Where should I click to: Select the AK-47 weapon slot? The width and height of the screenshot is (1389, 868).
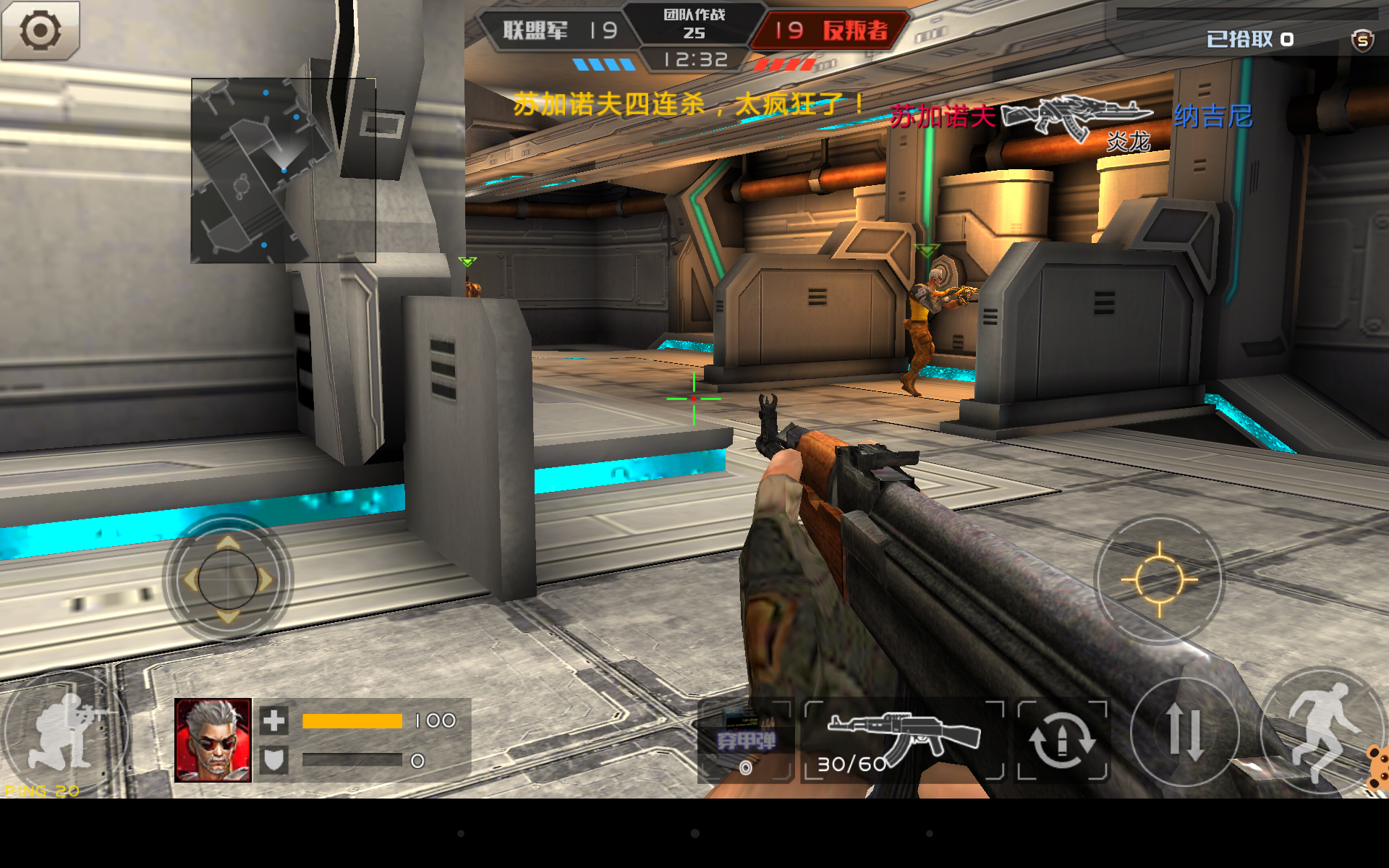pos(904,740)
